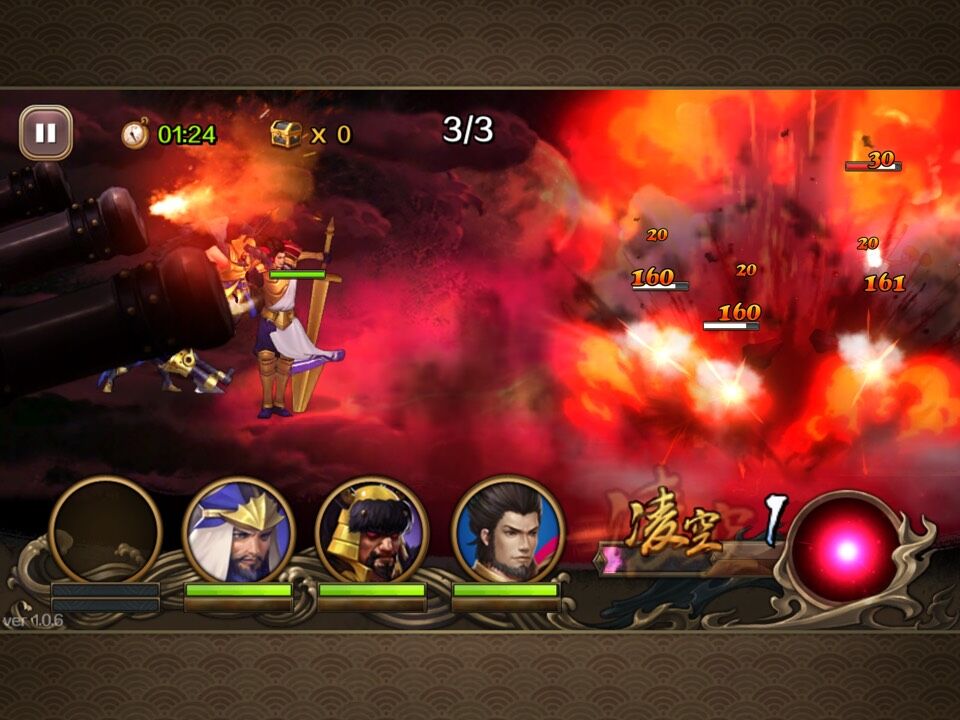Choose the dark-haired swordsman hero portrait
The image size is (960, 720).
[x=507, y=531]
